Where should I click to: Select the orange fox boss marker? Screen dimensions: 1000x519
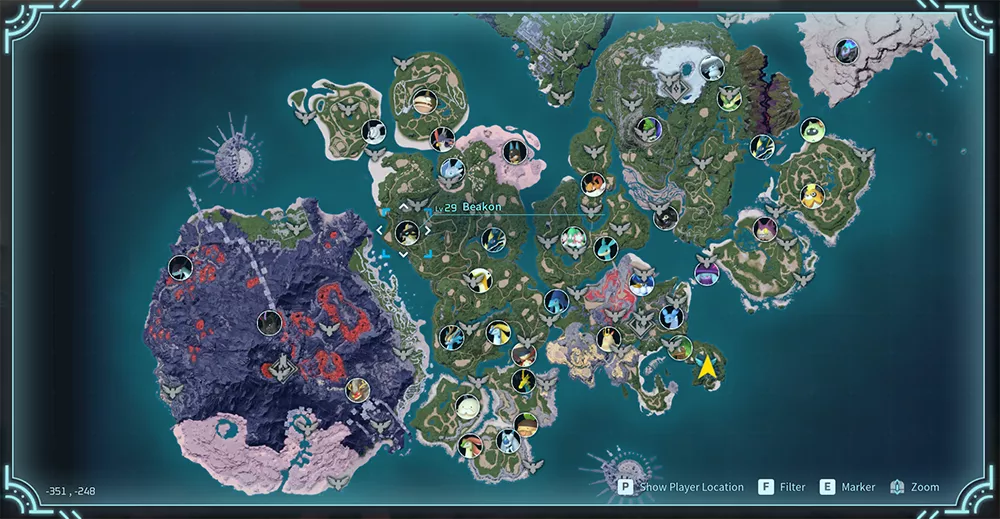[593, 184]
